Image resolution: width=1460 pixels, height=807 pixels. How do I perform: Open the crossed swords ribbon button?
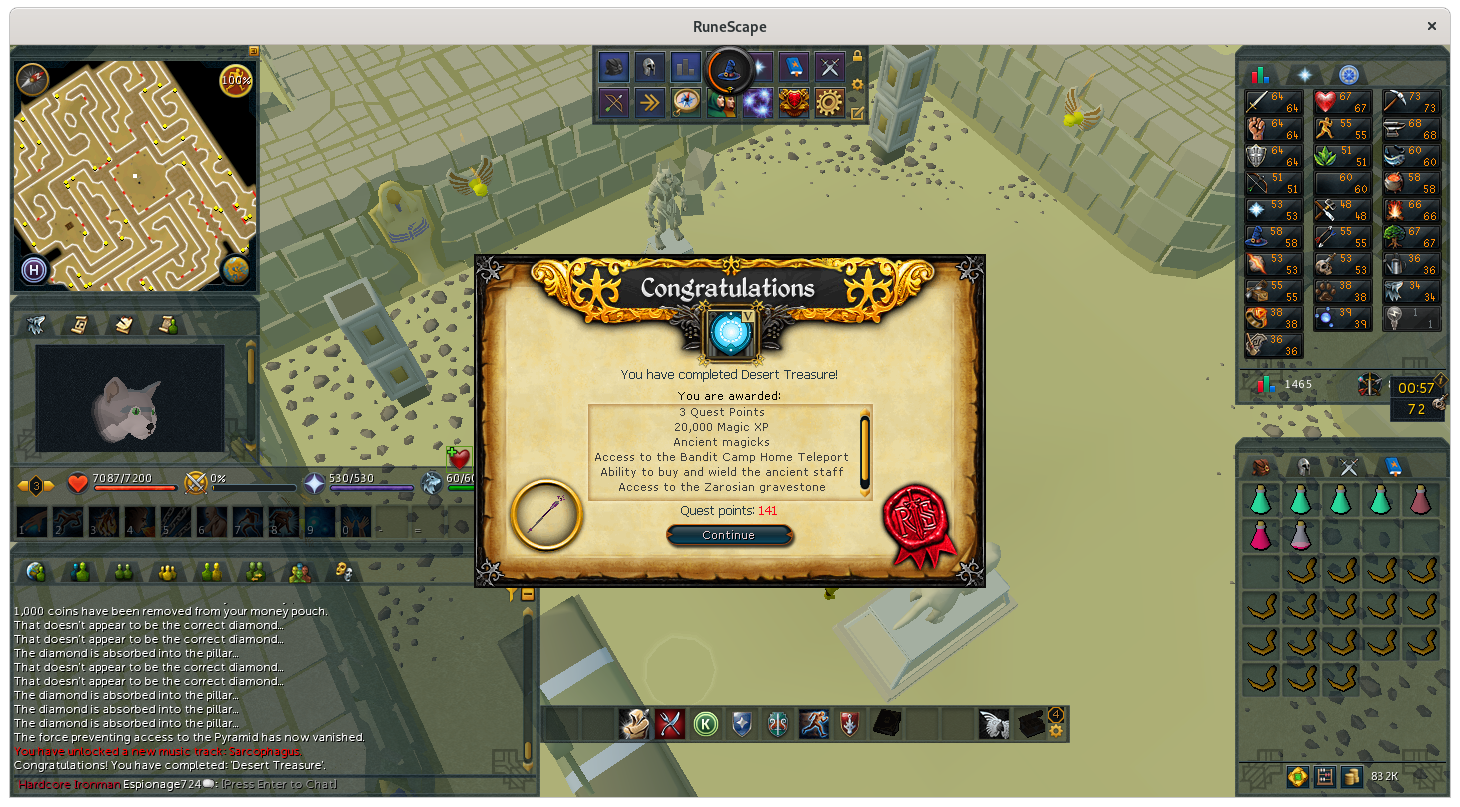click(829, 67)
